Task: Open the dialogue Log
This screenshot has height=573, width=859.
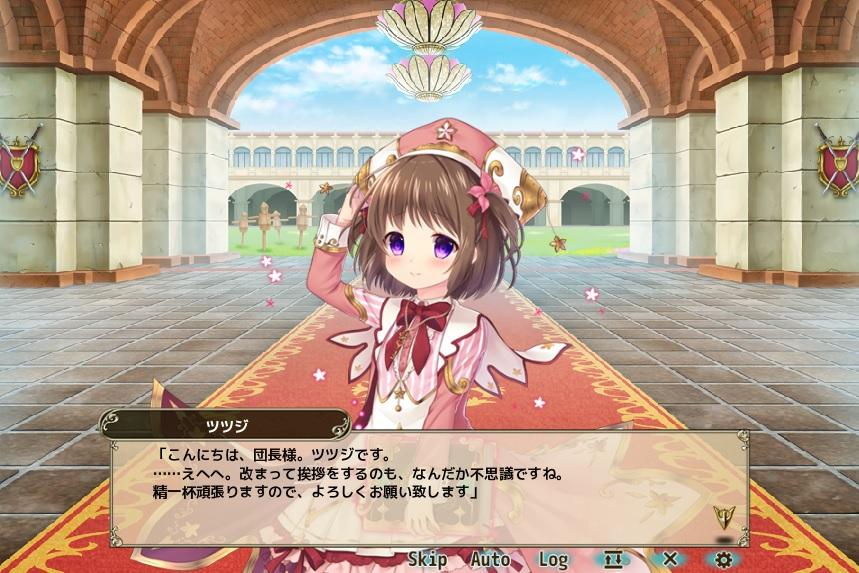Action: [x=553, y=560]
